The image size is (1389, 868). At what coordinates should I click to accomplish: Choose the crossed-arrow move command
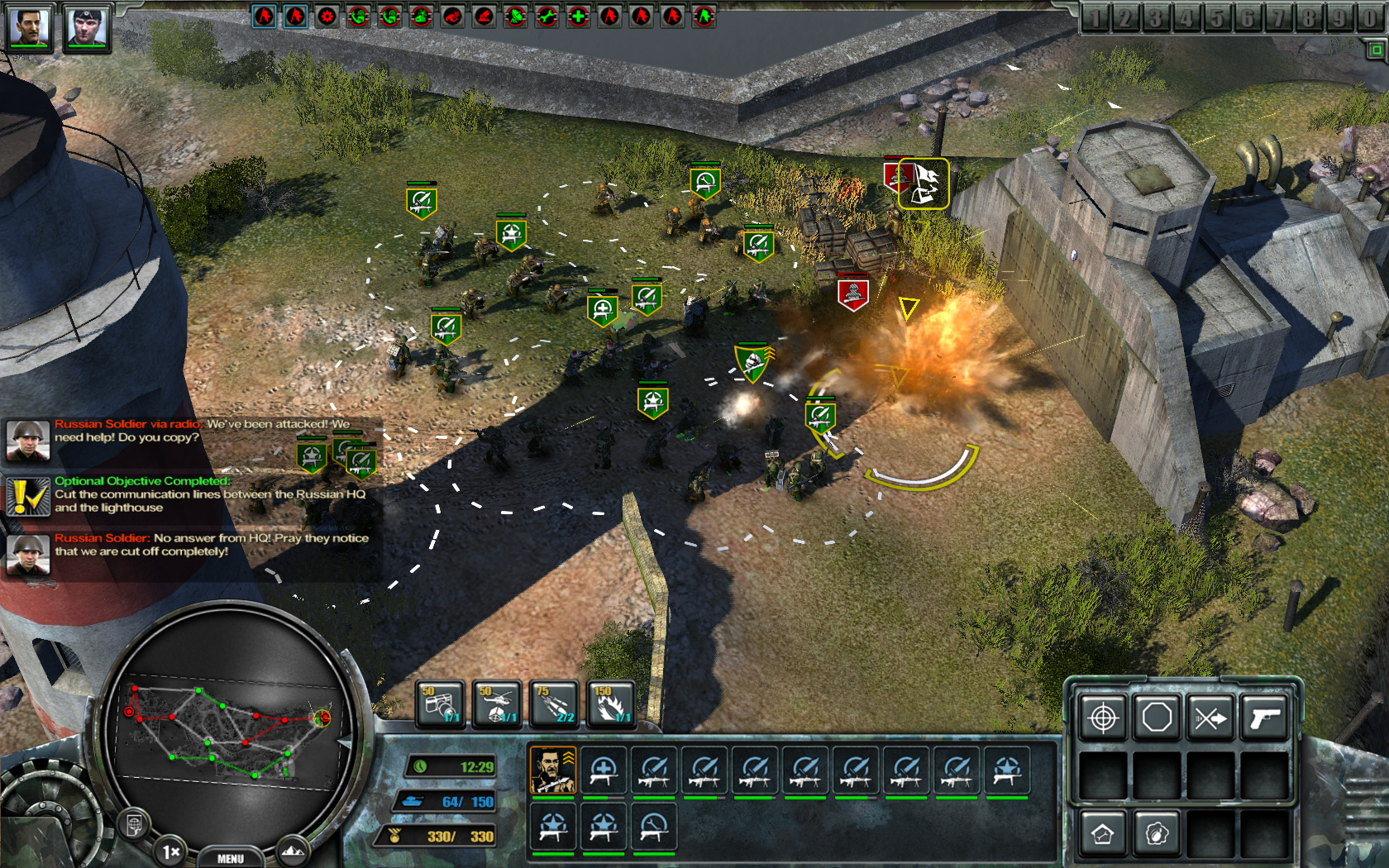tap(1210, 717)
